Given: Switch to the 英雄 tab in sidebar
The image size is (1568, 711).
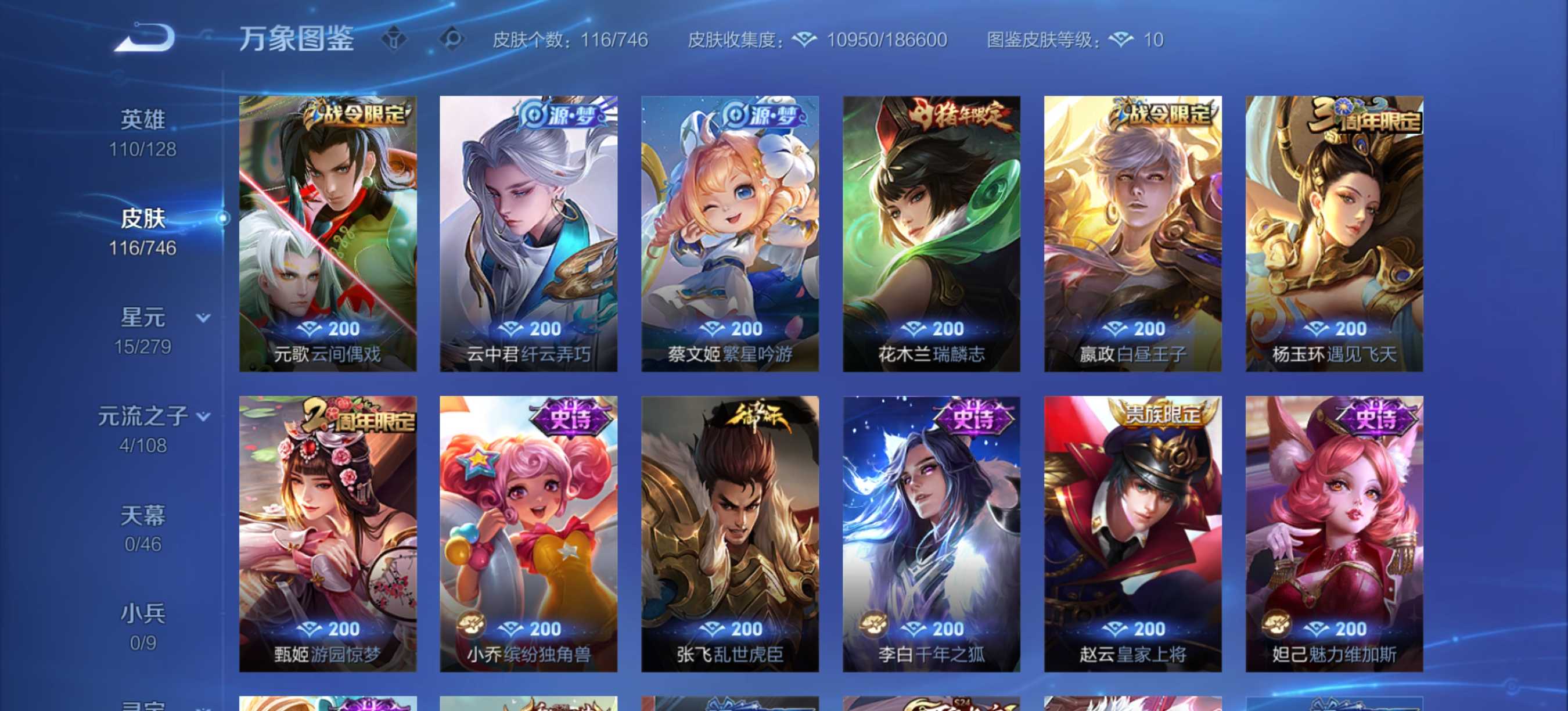Looking at the screenshot, I should coord(143,119).
